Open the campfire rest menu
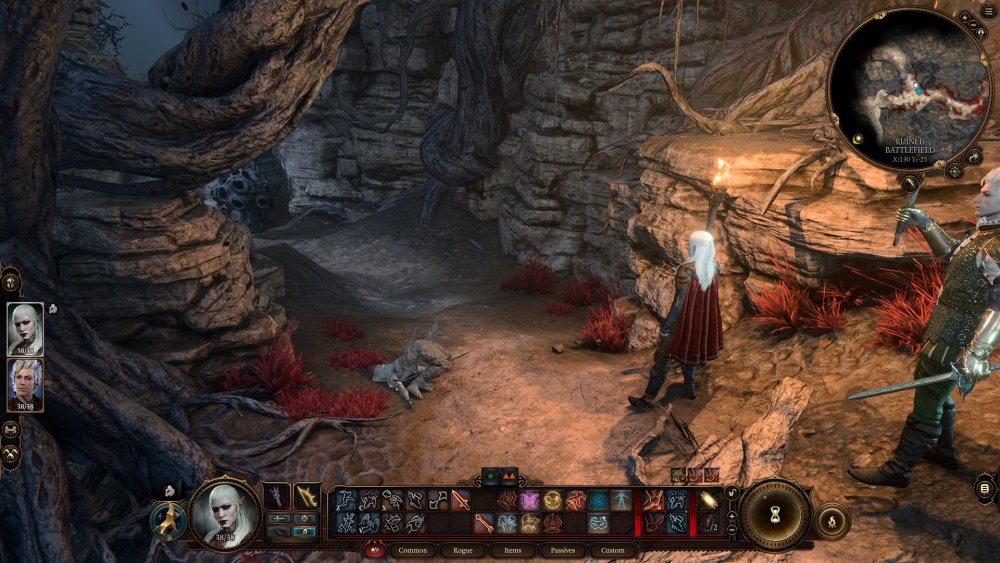1000x563 pixels. point(831,521)
